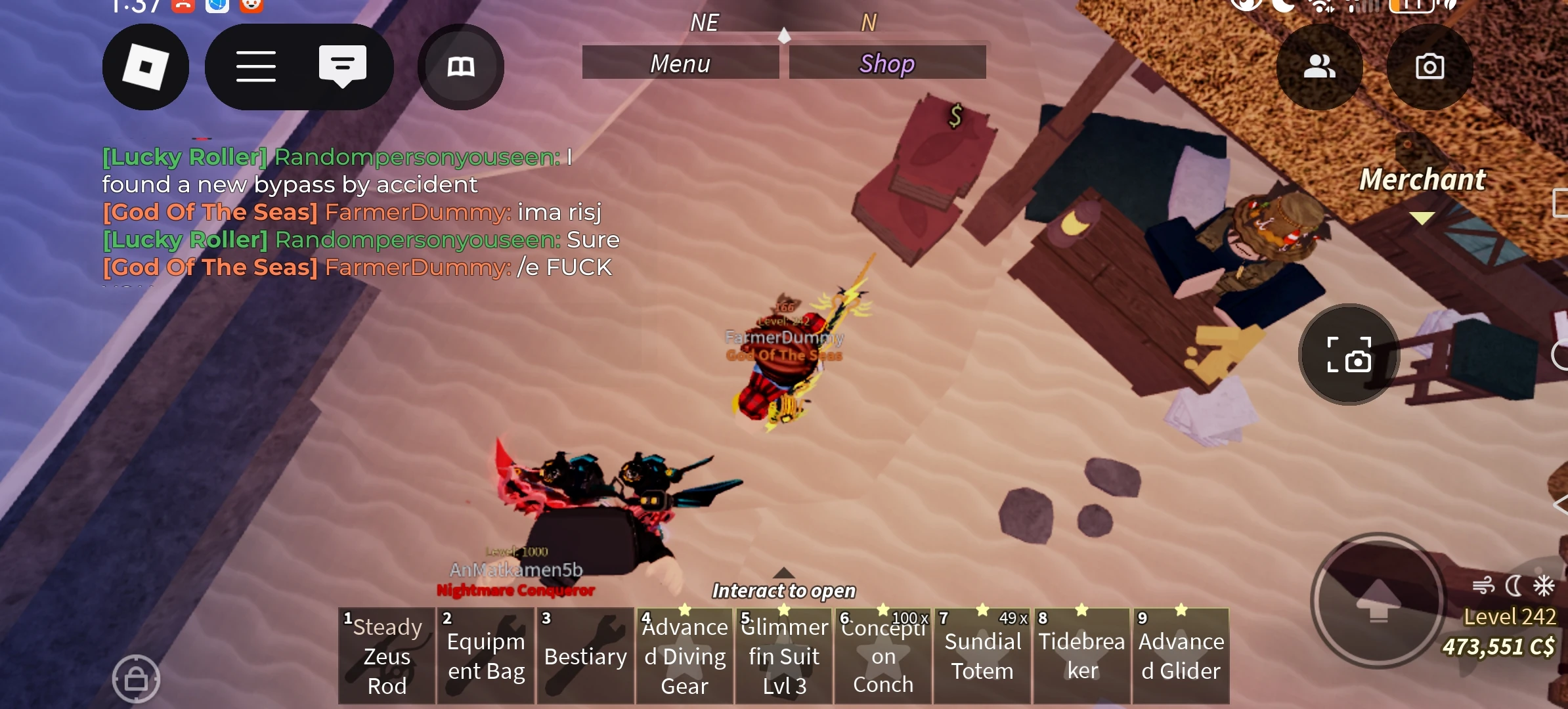
Task: Activate the in-game photo mode camera icon
Action: point(1349,355)
